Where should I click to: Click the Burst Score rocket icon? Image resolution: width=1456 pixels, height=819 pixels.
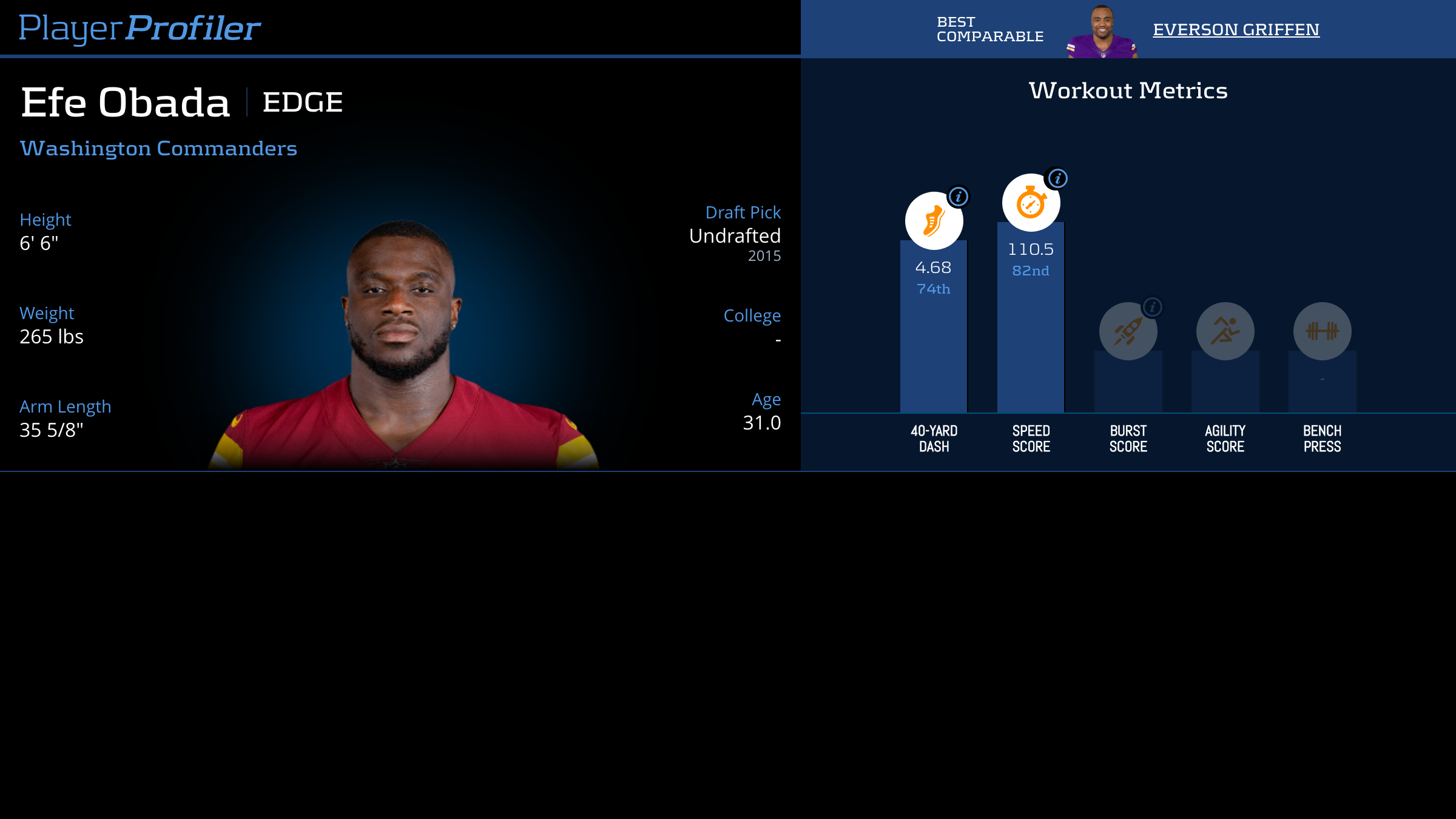pyautogui.click(x=1128, y=331)
